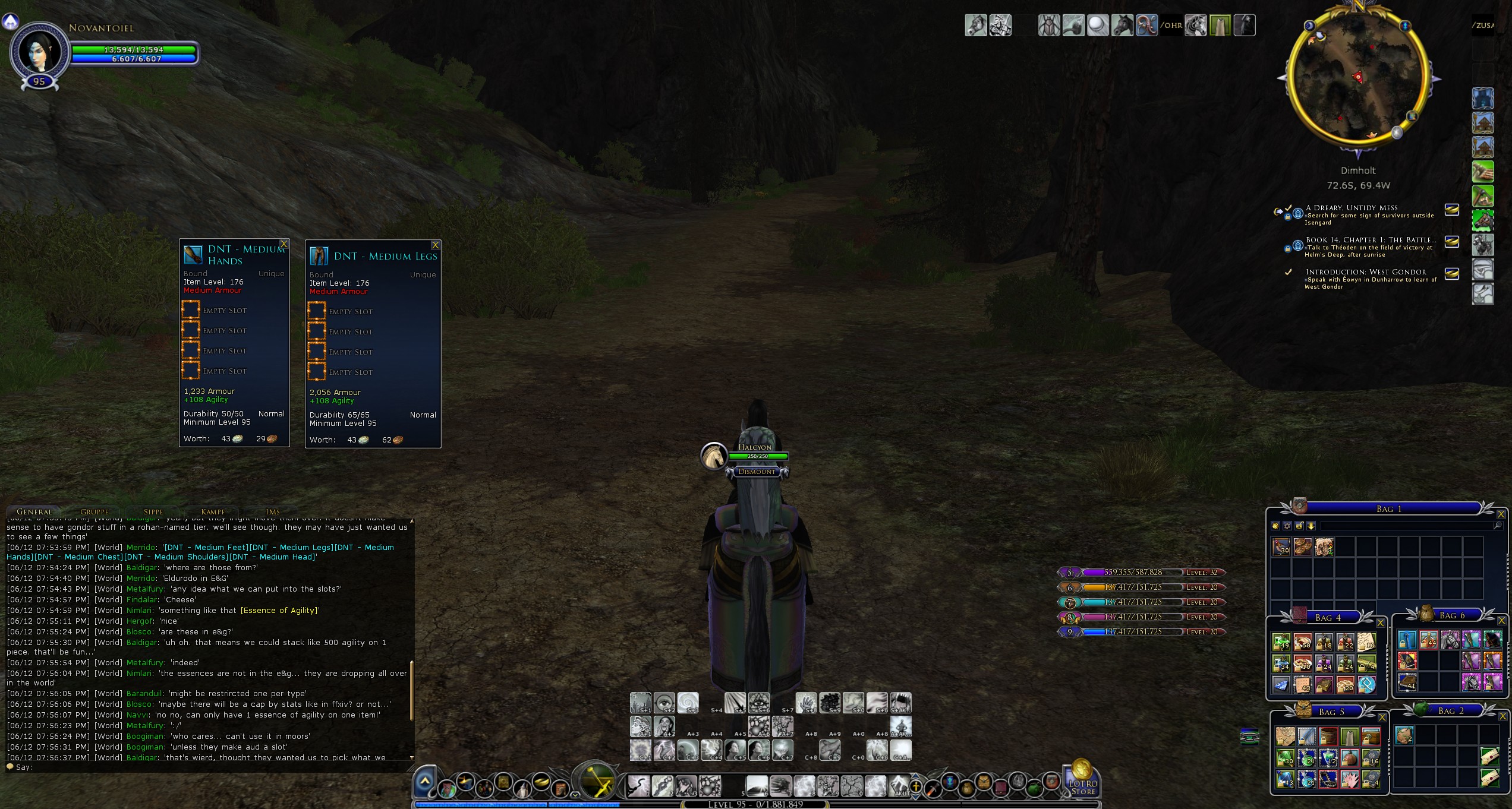Select the Novantoiel player portrait
This screenshot has height=809, width=1512.
click(39, 52)
